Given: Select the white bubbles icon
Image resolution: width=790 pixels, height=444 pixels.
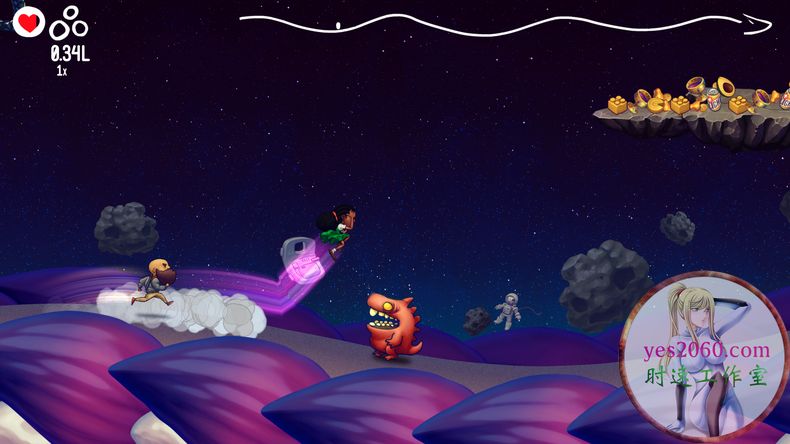Looking at the screenshot, I should pos(70,21).
